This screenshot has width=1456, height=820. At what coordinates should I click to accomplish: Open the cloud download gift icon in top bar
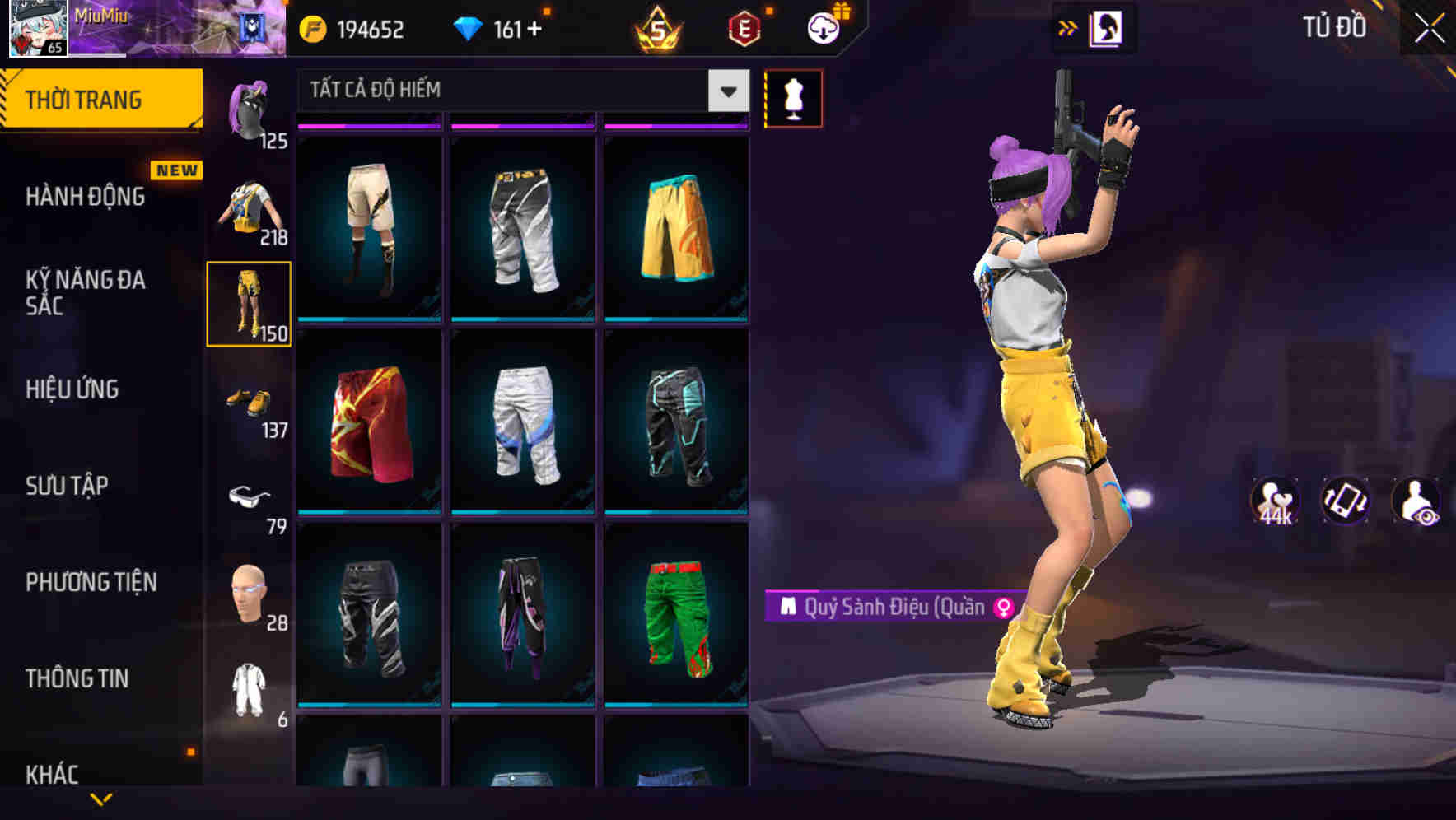824,27
